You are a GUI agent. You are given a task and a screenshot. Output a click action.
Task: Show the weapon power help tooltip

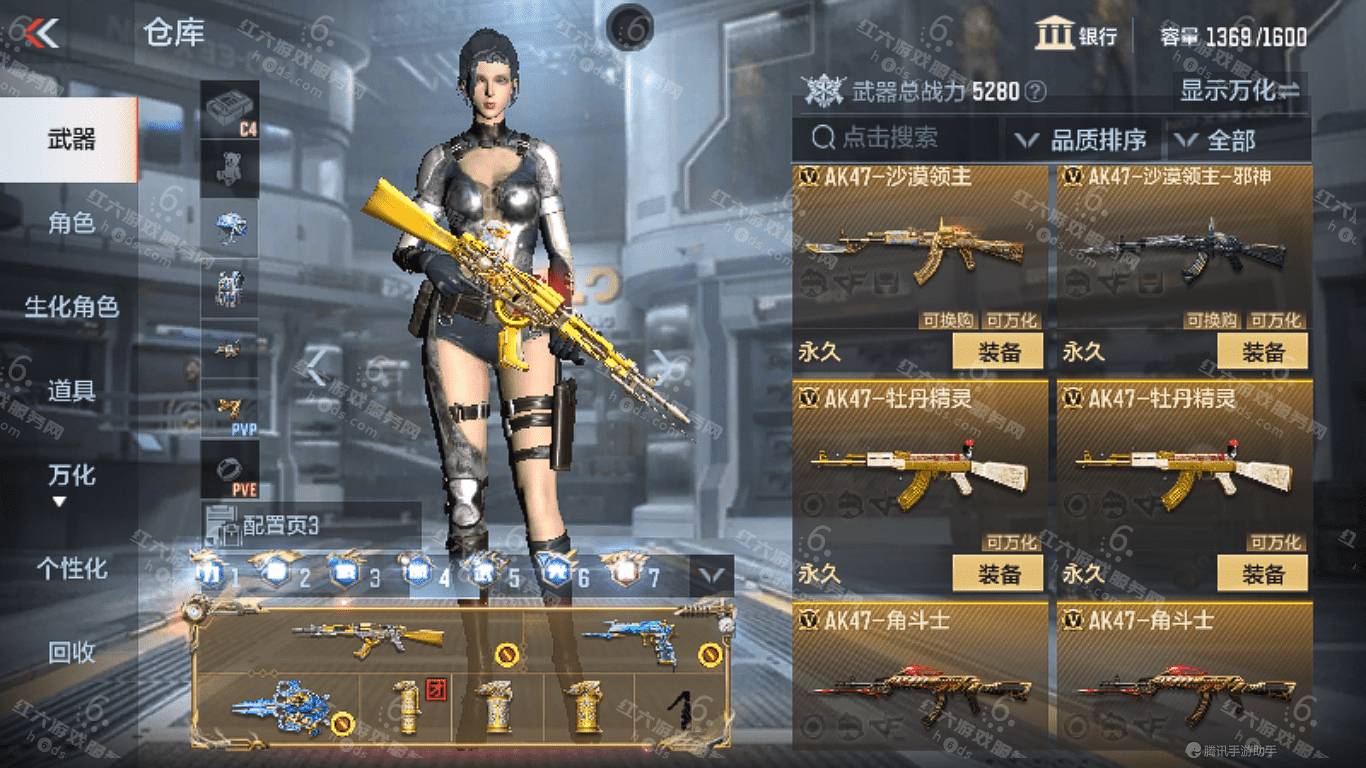coord(1036,92)
